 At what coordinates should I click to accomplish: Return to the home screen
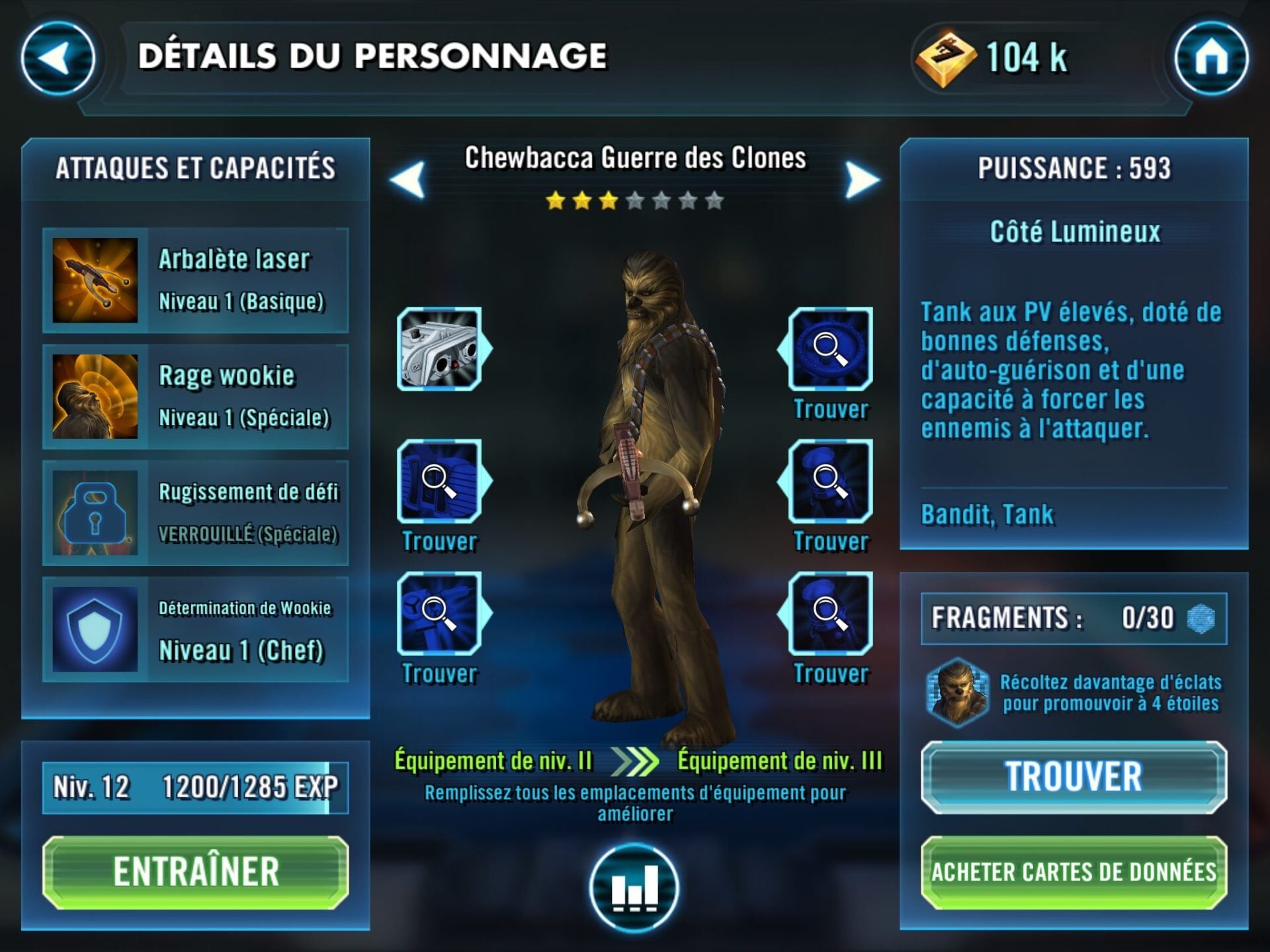1210,58
